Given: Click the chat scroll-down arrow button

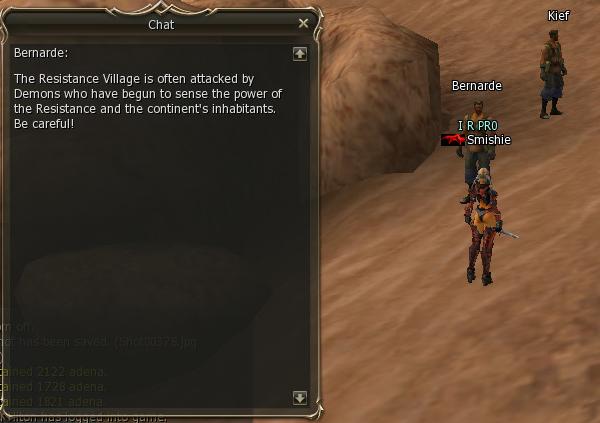Looking at the screenshot, I should (x=299, y=397).
